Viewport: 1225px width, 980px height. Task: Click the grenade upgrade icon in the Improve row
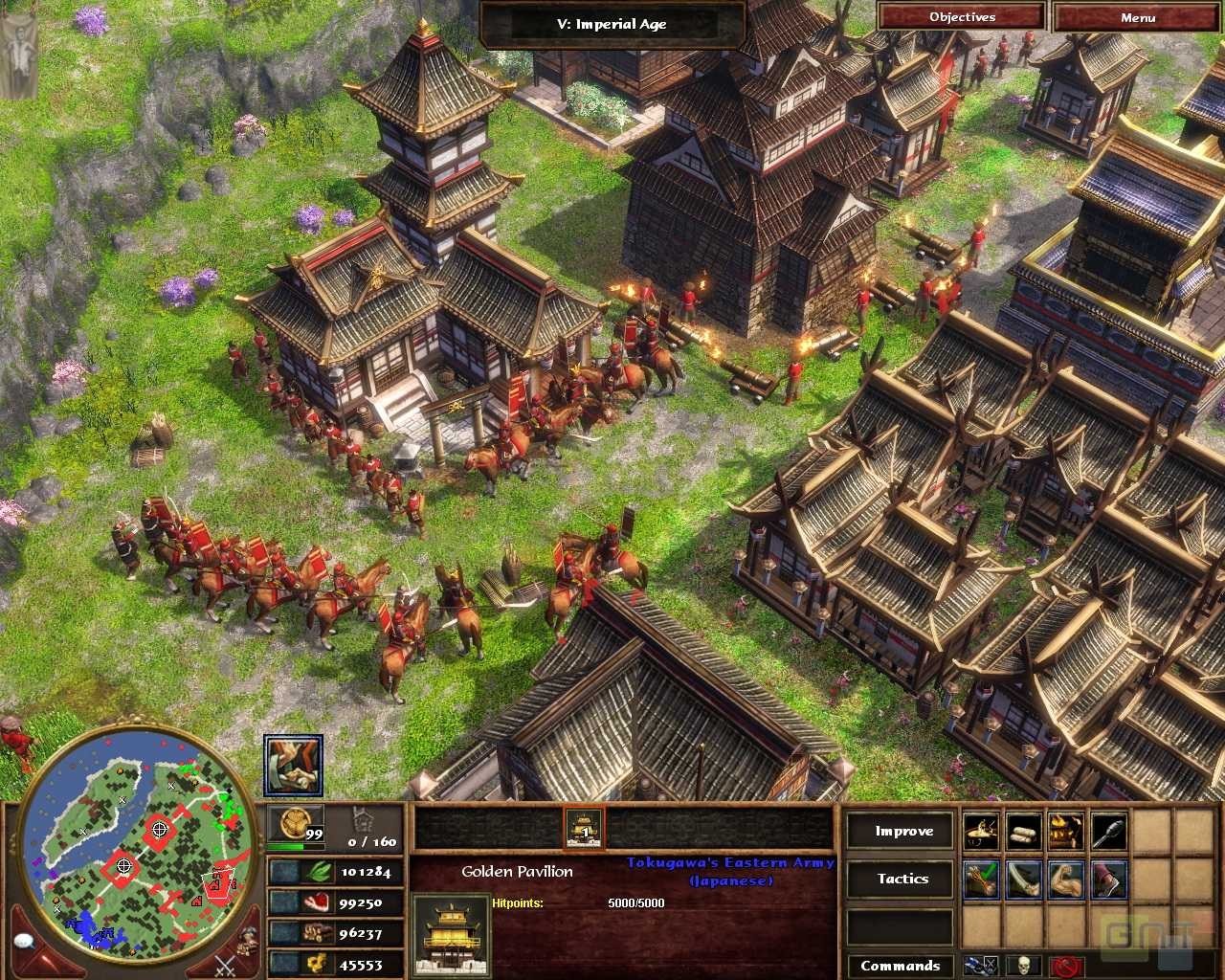[x=1109, y=831]
